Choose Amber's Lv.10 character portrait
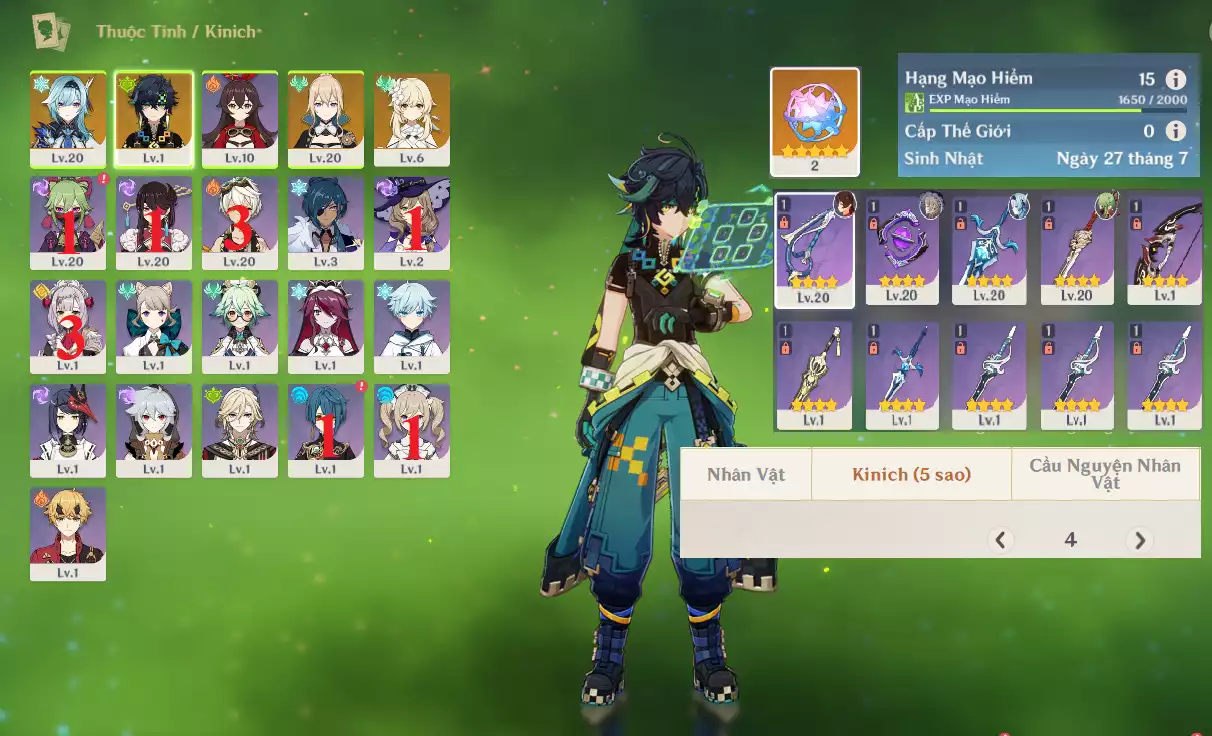 [x=240, y=118]
